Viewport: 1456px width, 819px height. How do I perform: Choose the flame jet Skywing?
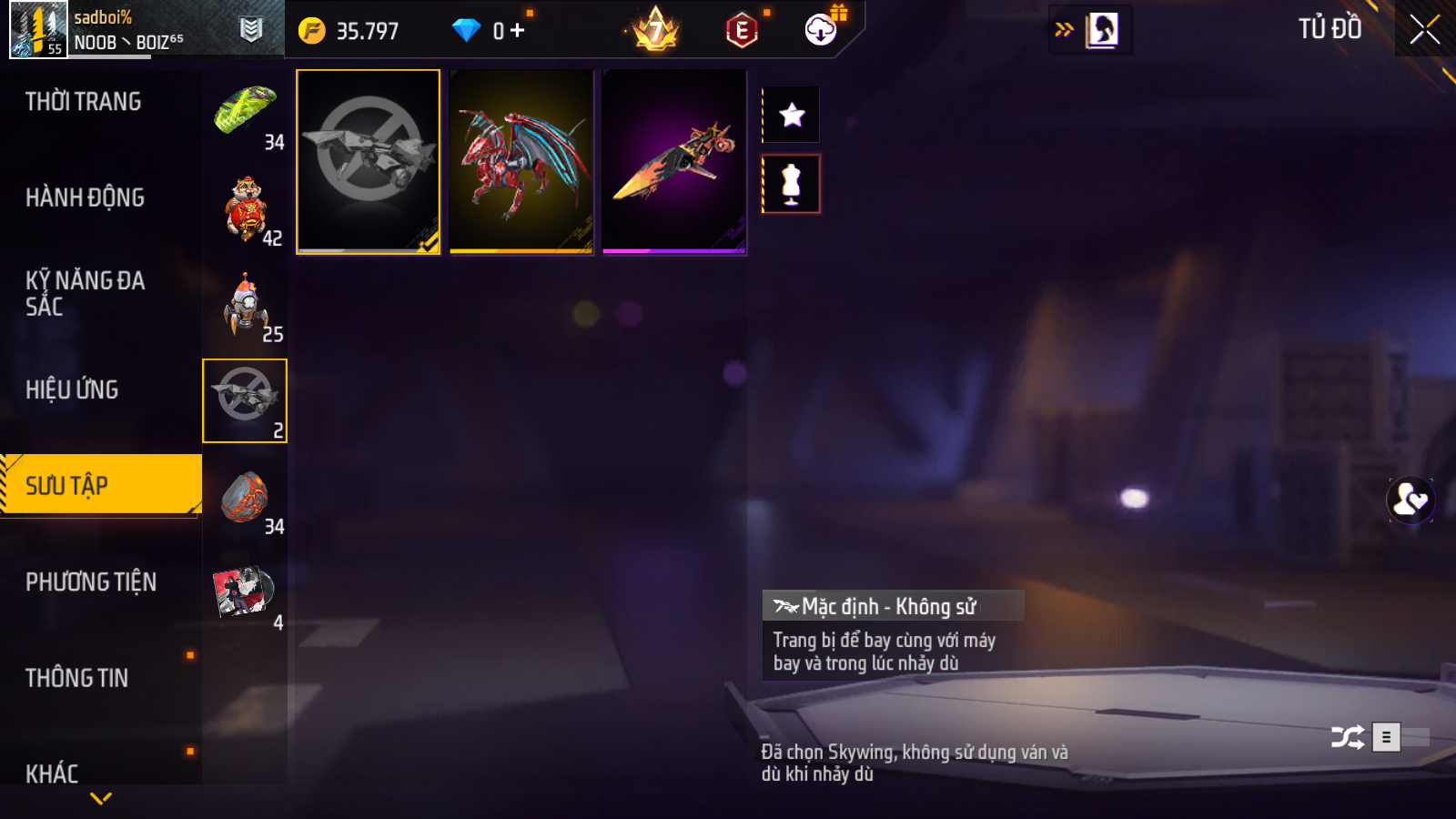674,162
